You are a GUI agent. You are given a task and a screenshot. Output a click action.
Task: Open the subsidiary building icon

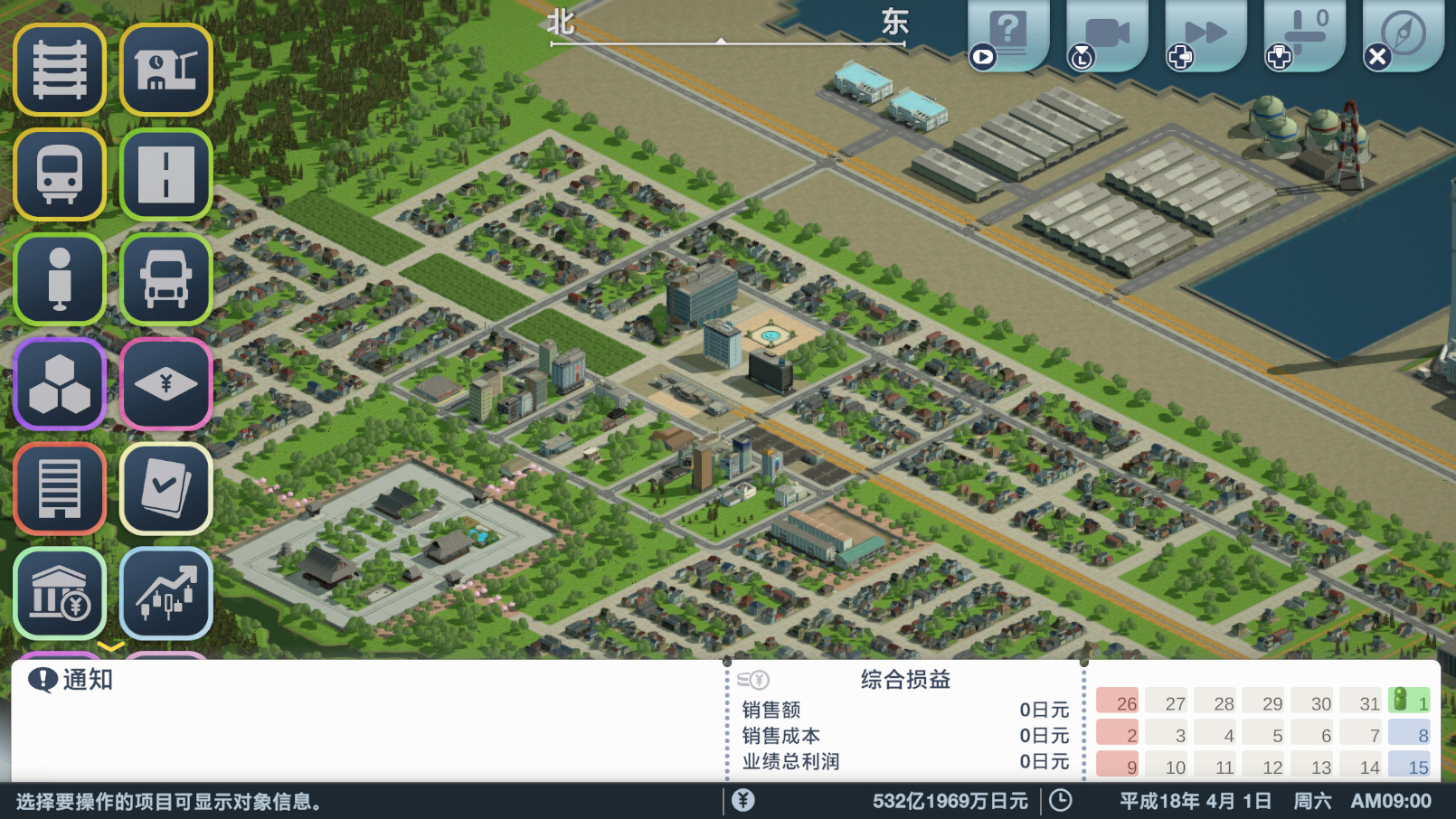[59, 488]
